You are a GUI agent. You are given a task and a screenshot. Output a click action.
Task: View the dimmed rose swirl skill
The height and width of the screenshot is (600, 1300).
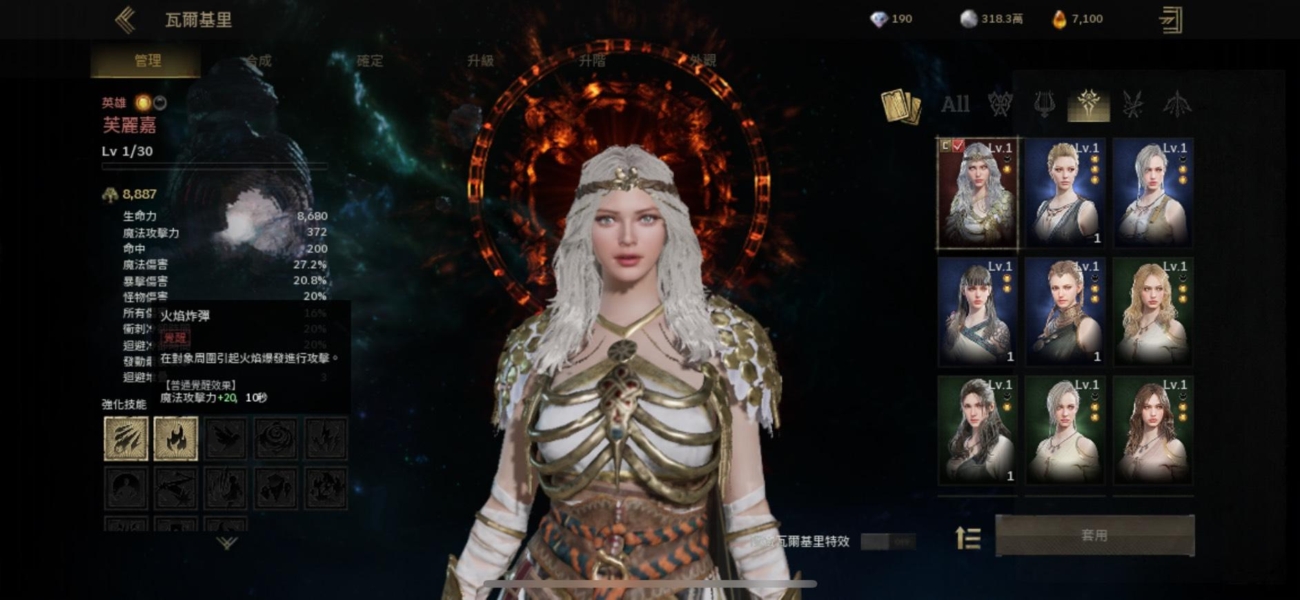(x=276, y=438)
